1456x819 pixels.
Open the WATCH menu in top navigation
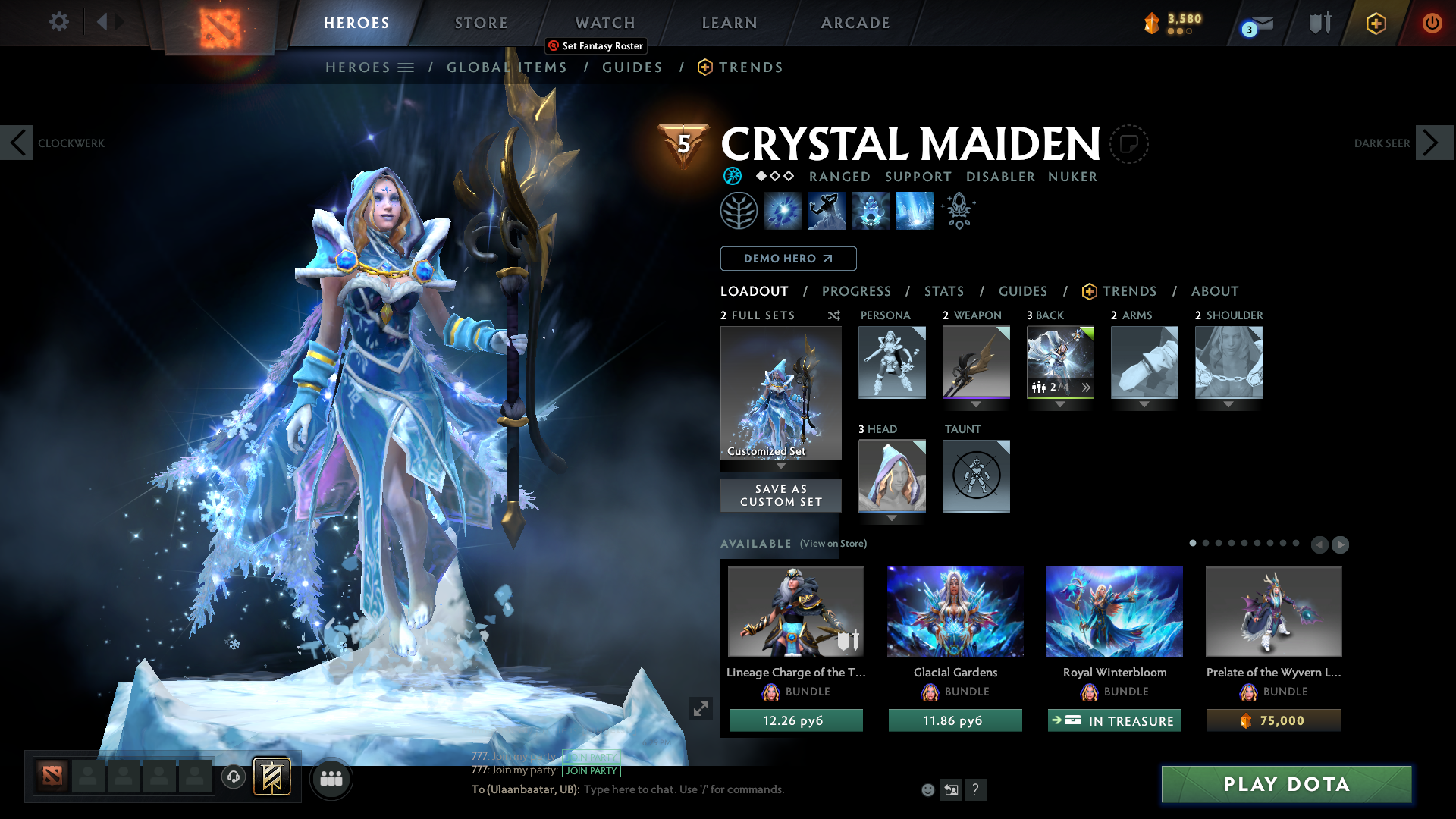[604, 23]
